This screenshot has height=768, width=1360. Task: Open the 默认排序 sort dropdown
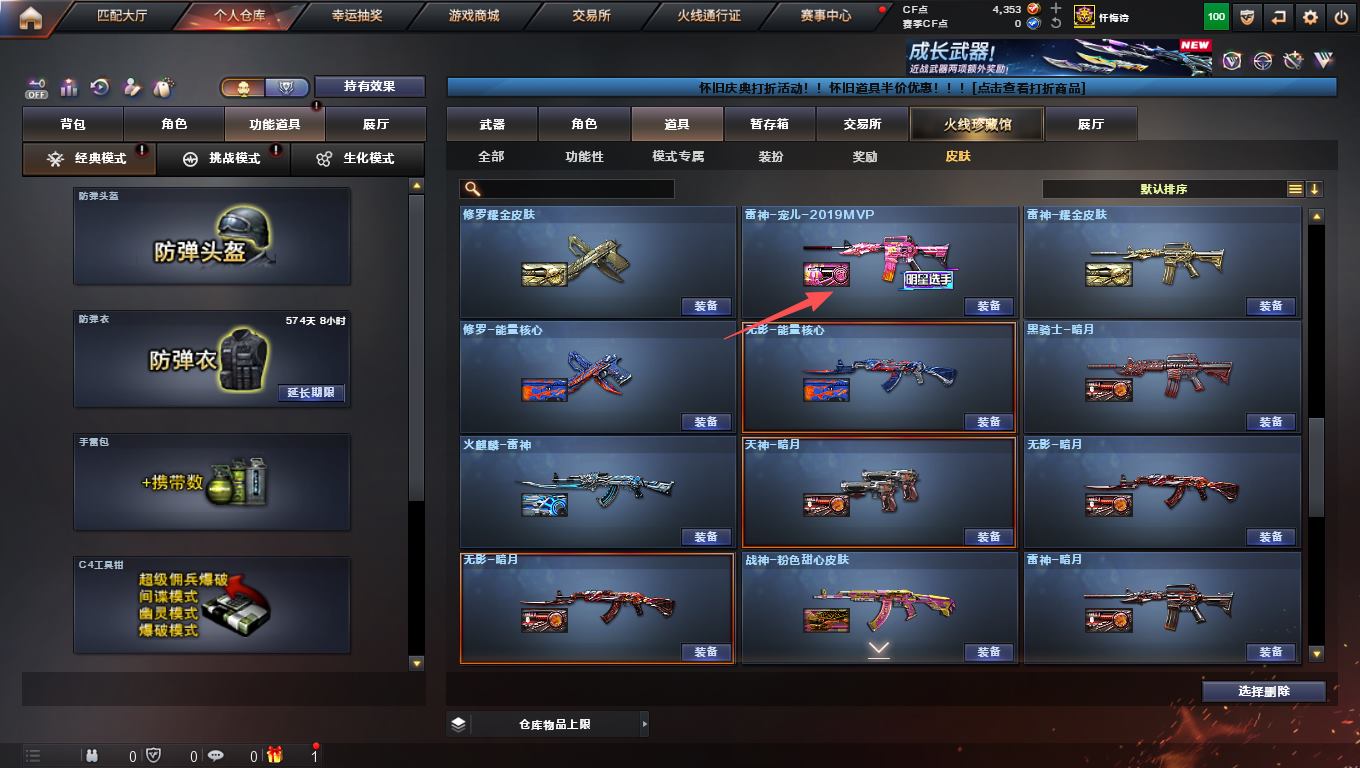1164,189
